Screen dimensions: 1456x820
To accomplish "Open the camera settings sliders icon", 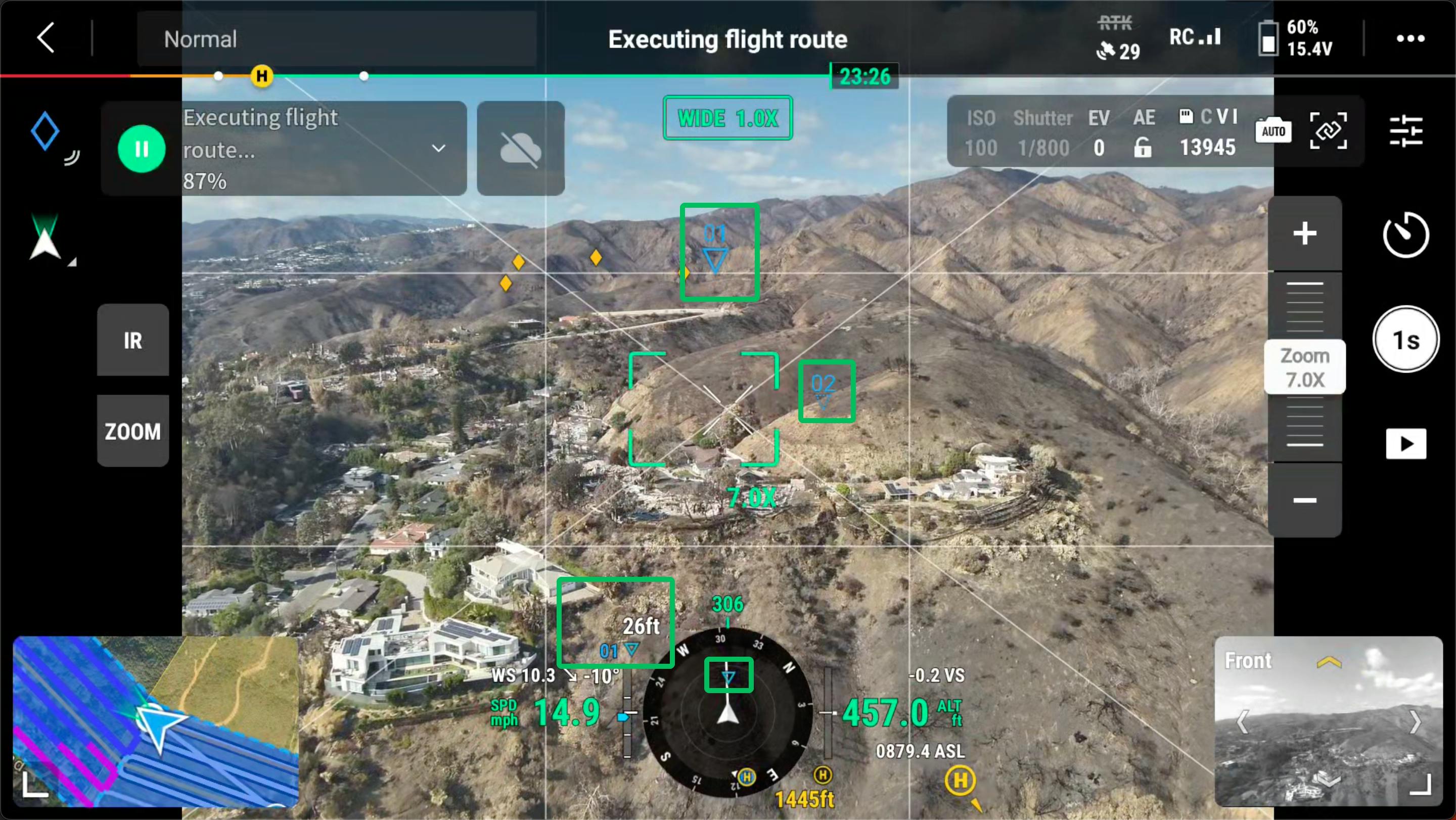I will (1405, 131).
